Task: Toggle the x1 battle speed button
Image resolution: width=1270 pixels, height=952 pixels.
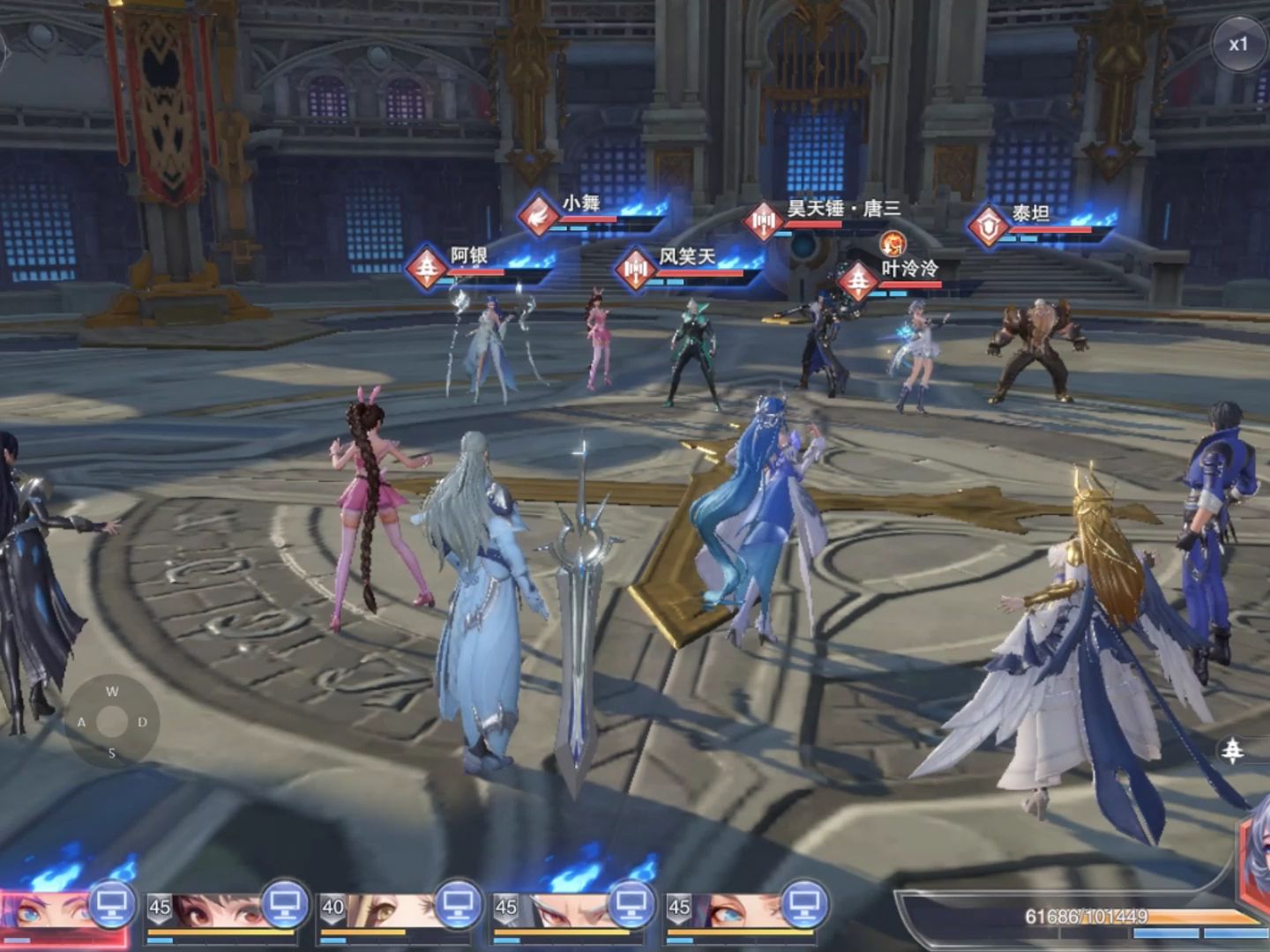Action: point(1237,44)
